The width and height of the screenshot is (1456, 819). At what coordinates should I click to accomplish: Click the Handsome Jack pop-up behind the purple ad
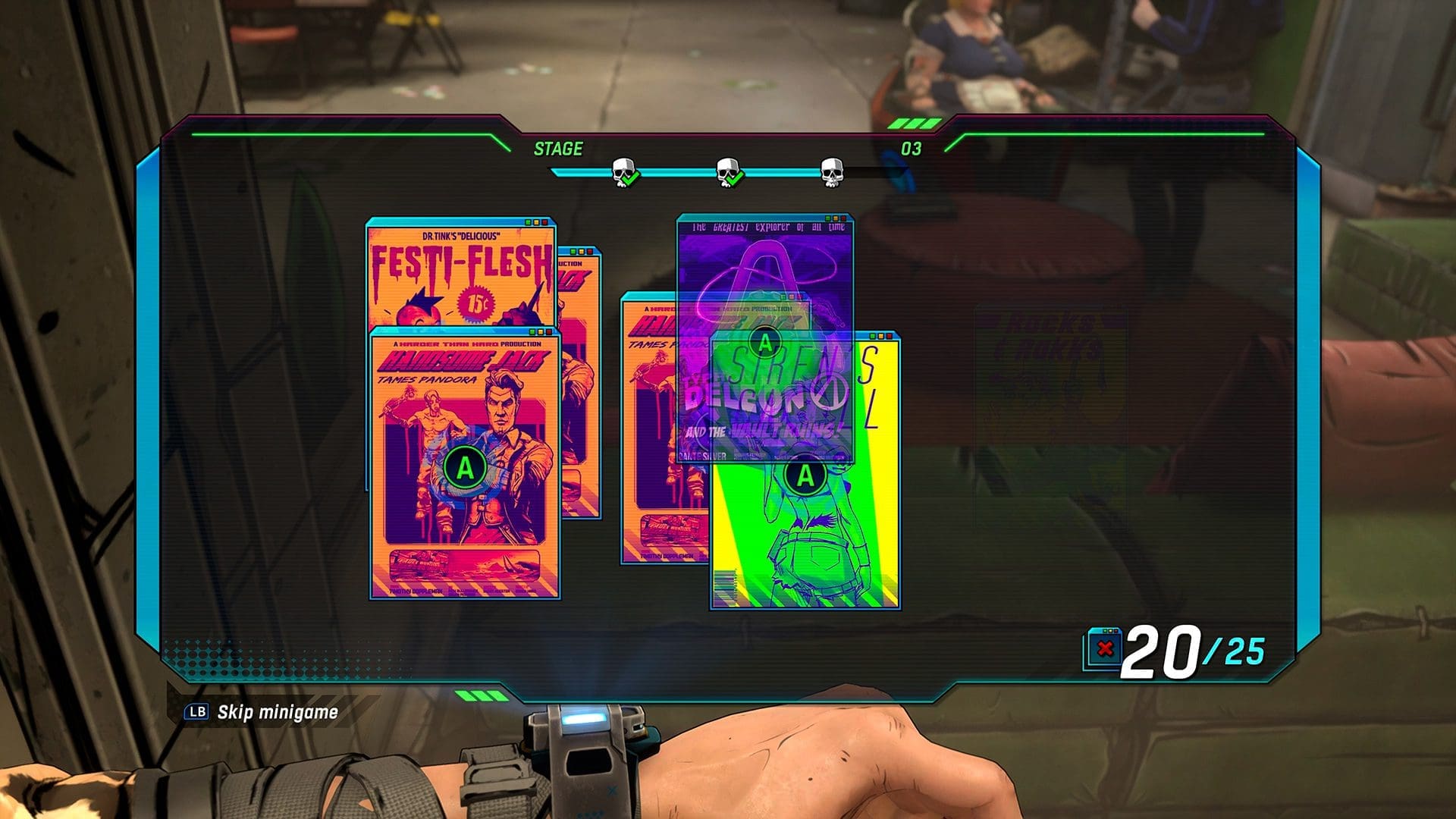coord(649,425)
